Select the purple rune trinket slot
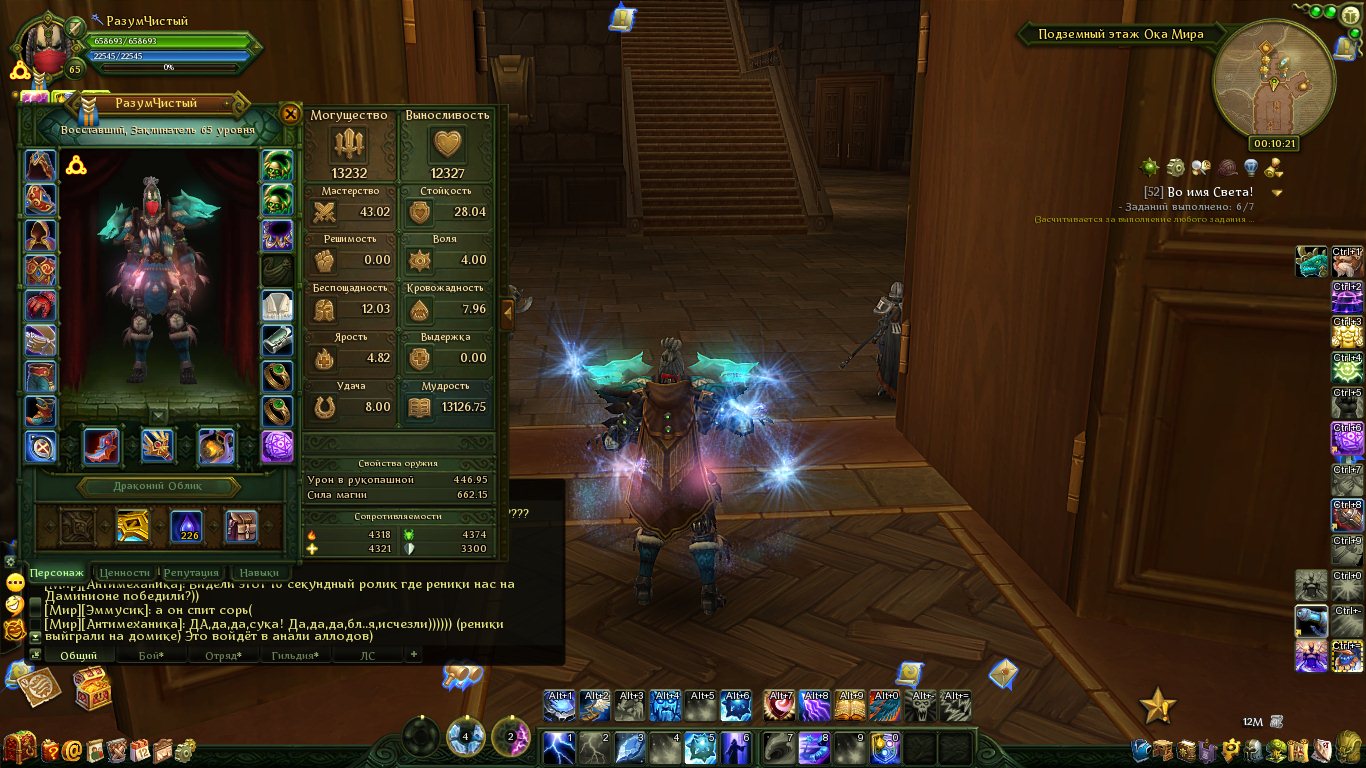The image size is (1366, 768). (277, 446)
